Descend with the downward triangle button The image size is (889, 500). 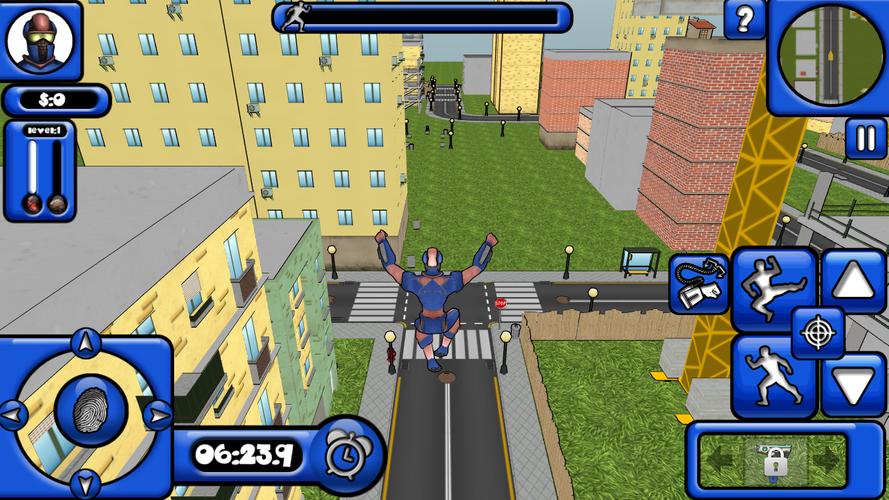point(853,384)
